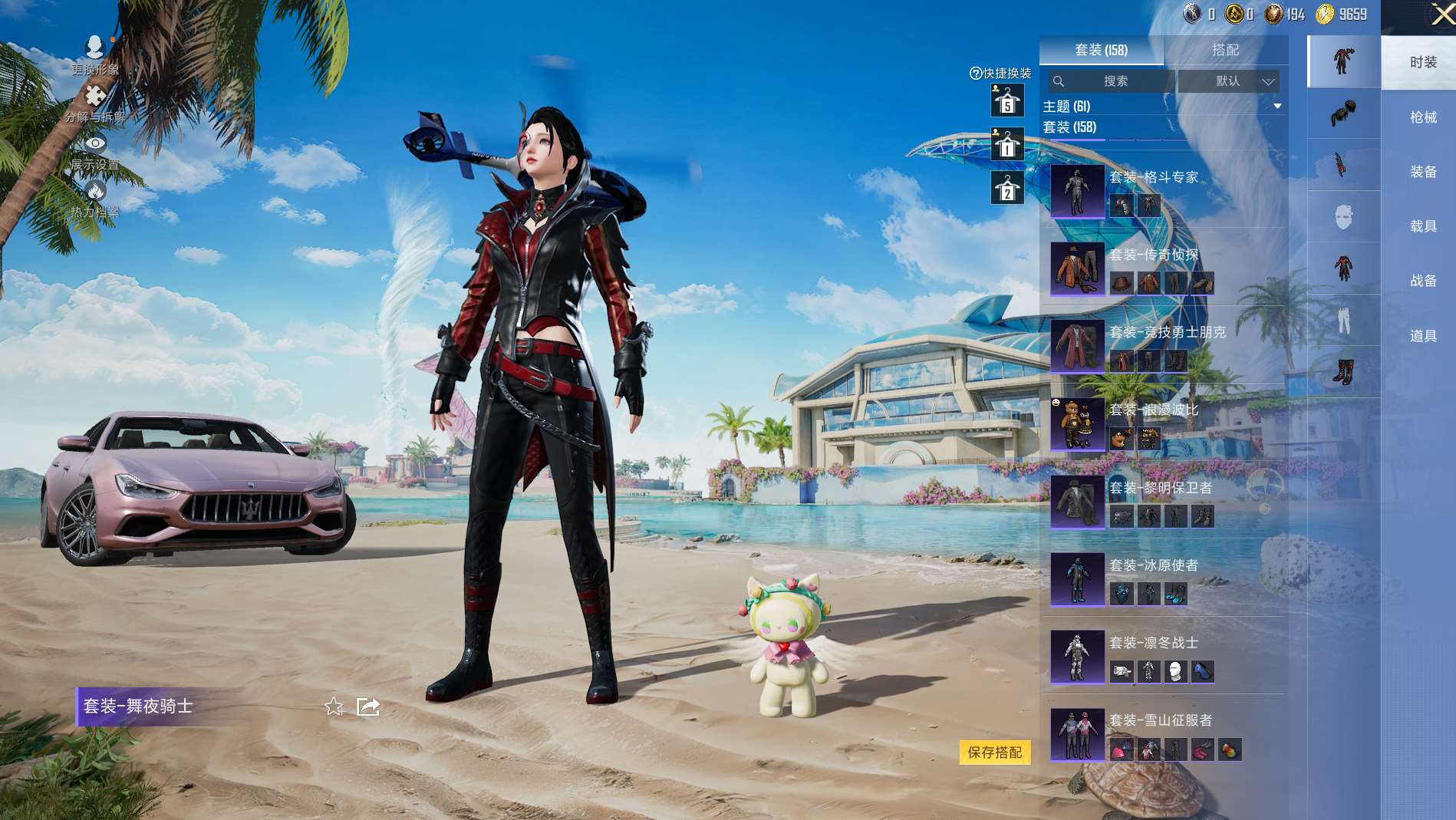The image size is (1456, 820).
Task: Click the 搜索 search field
Action: [x=1113, y=81]
